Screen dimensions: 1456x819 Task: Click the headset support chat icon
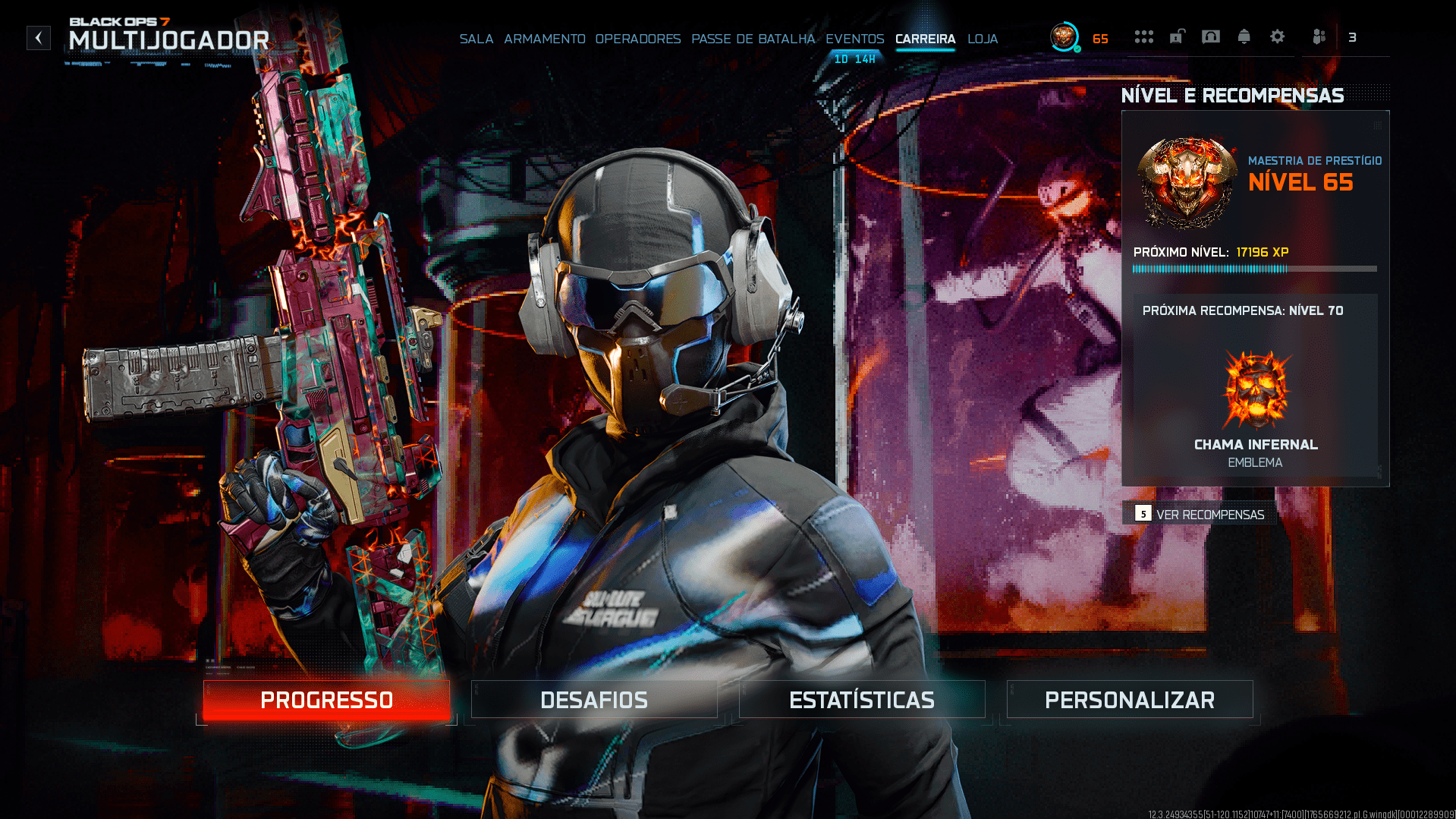pyautogui.click(x=1211, y=36)
